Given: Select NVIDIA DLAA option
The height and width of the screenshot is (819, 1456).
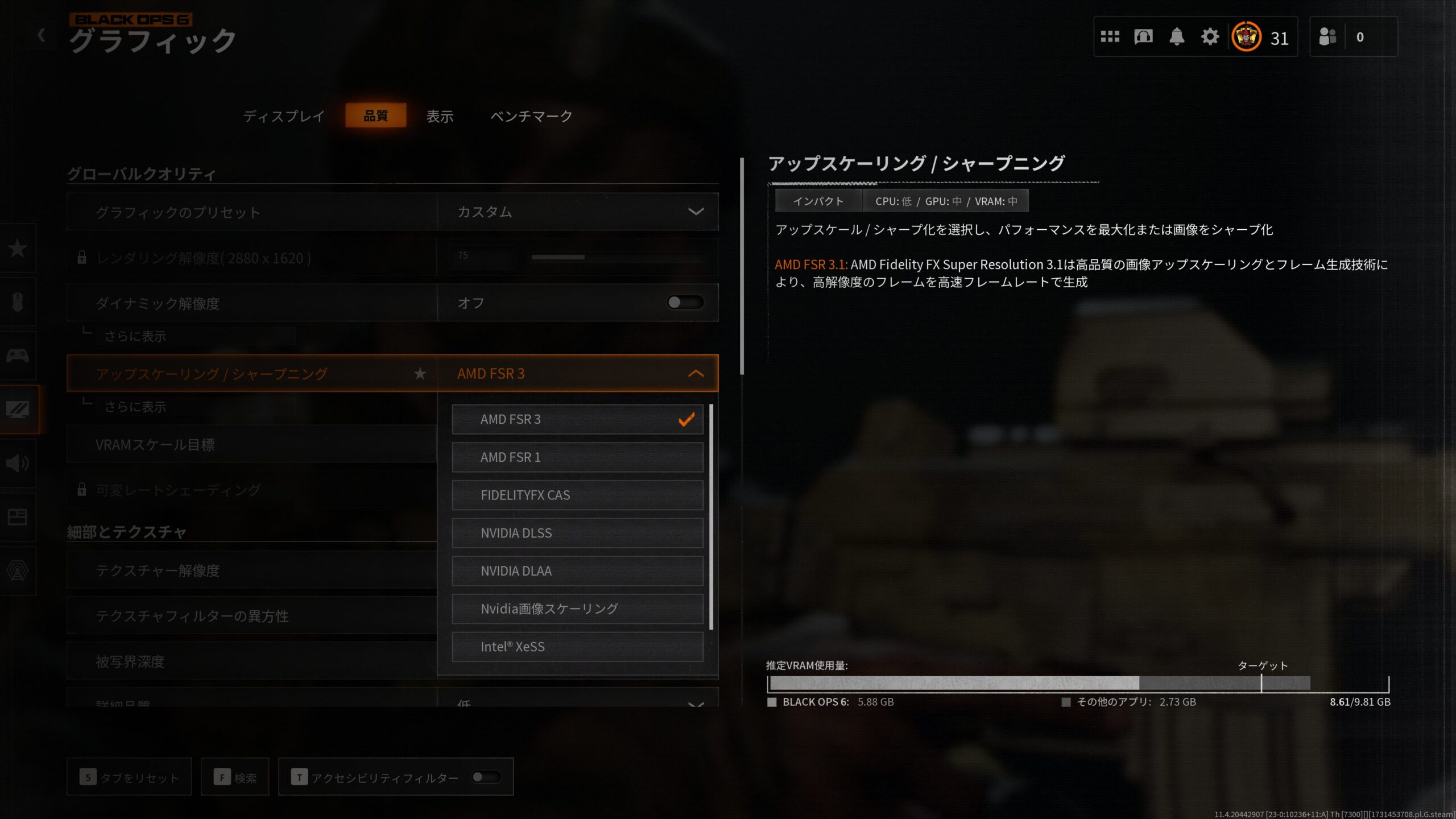Looking at the screenshot, I should [x=577, y=571].
